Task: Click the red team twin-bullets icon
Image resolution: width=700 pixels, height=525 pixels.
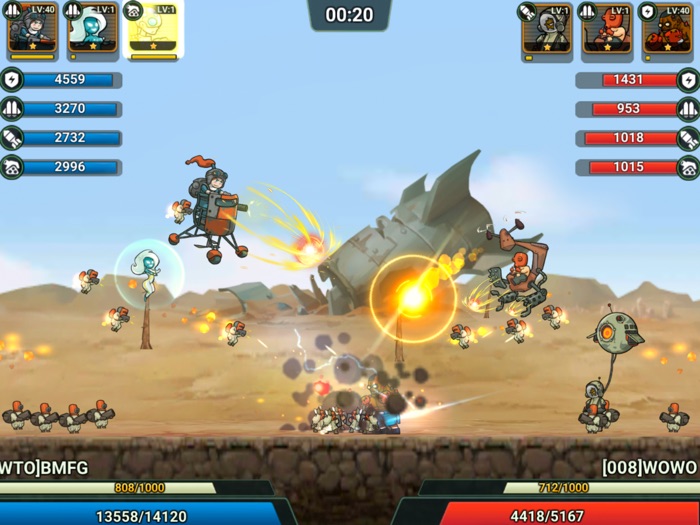Action: (688, 109)
